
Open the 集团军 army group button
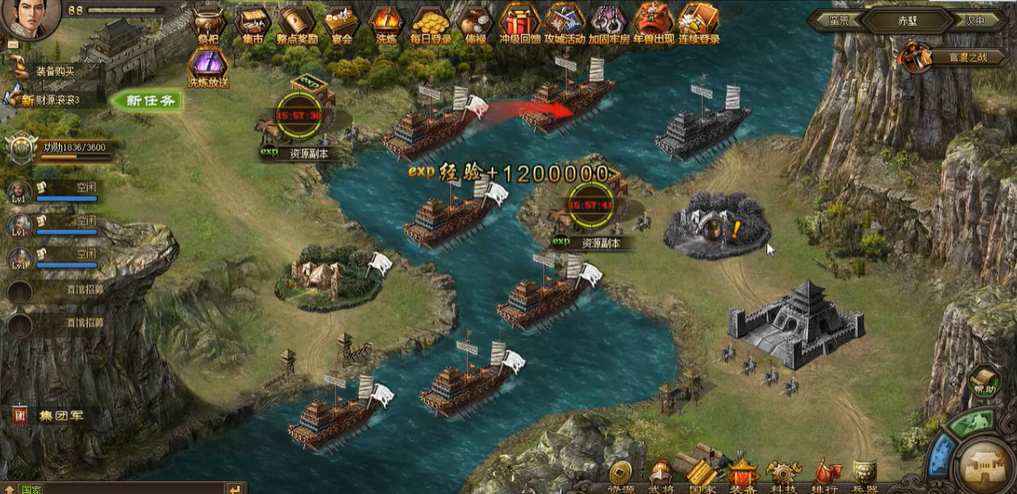click(48, 415)
